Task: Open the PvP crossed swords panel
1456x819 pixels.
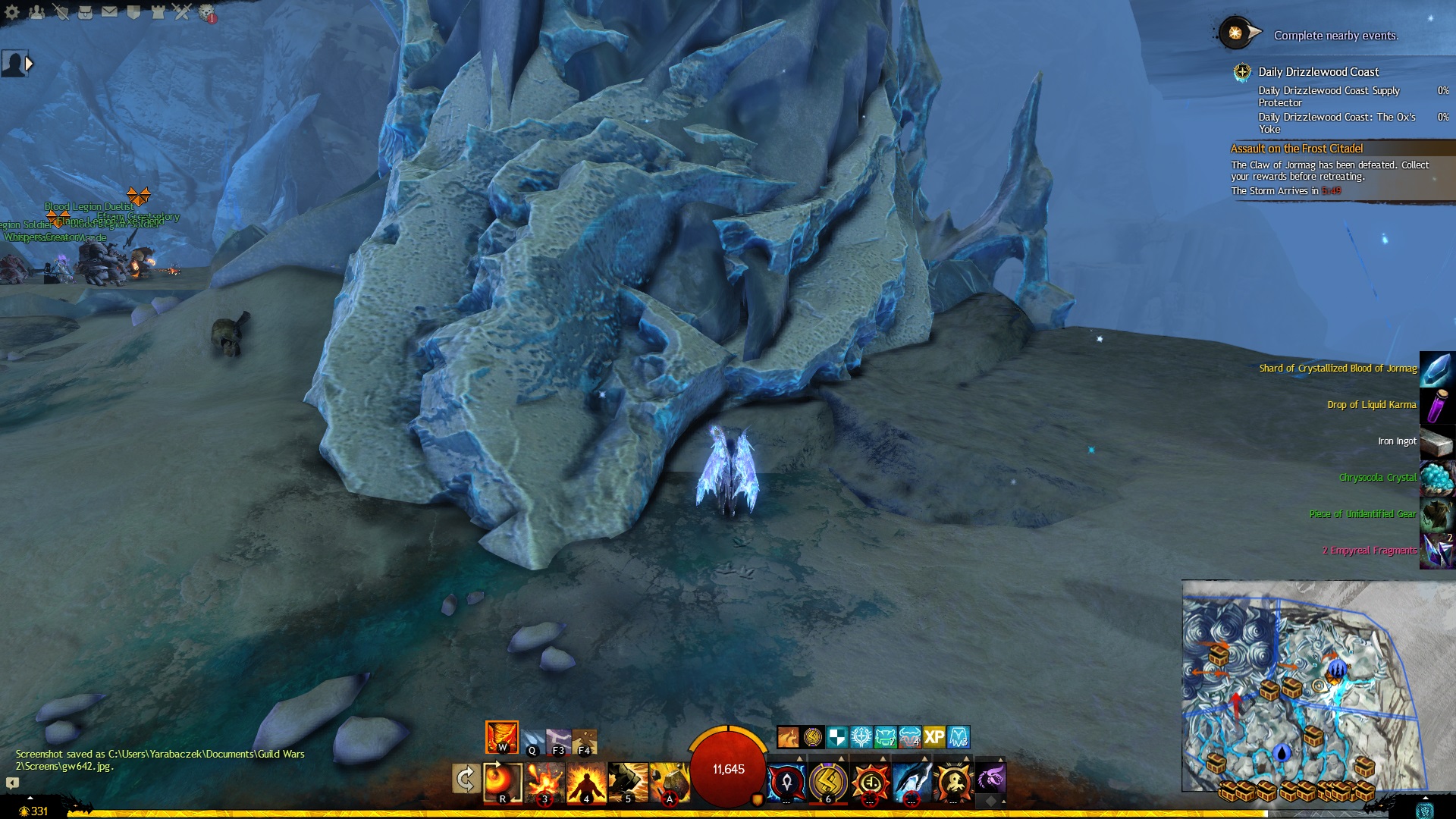Action: (x=182, y=12)
